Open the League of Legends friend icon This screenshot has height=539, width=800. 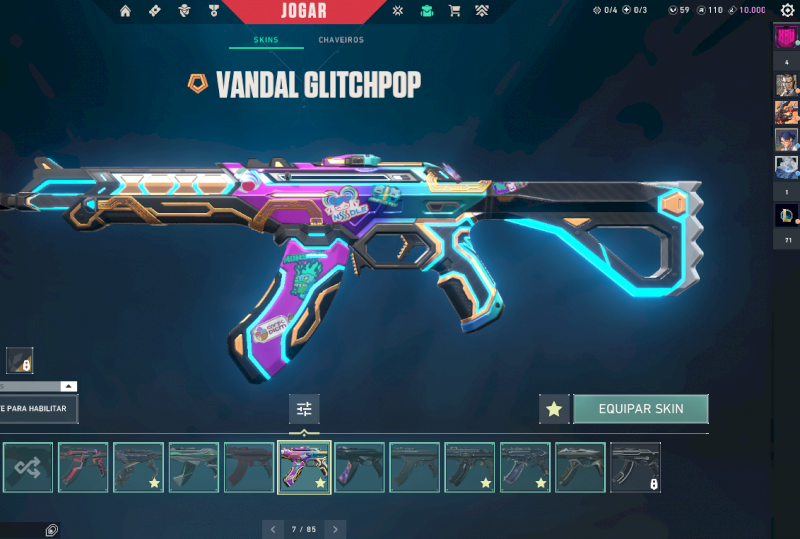coord(786,215)
